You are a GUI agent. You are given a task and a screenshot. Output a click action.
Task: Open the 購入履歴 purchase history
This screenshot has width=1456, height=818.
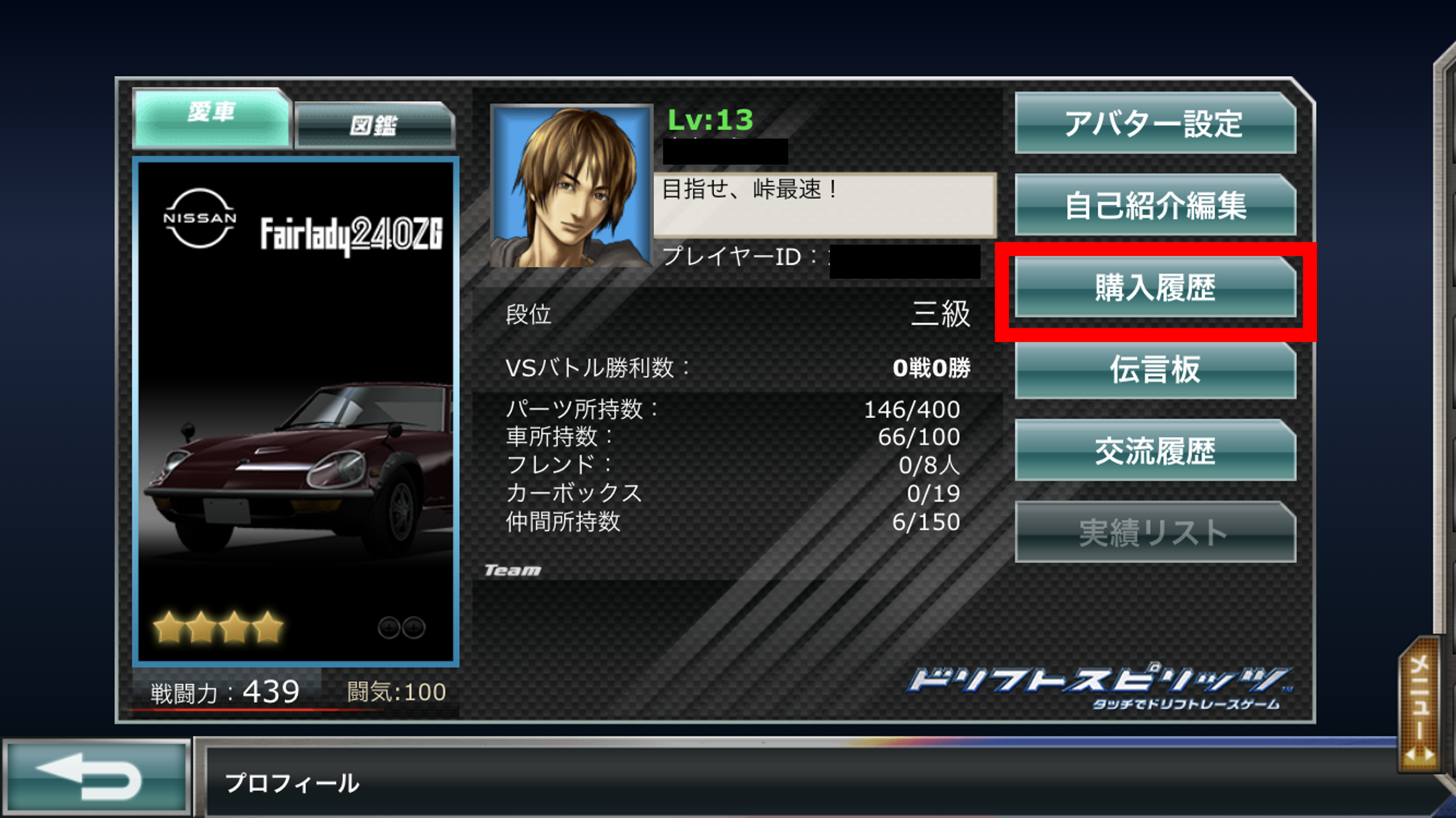(x=1155, y=287)
